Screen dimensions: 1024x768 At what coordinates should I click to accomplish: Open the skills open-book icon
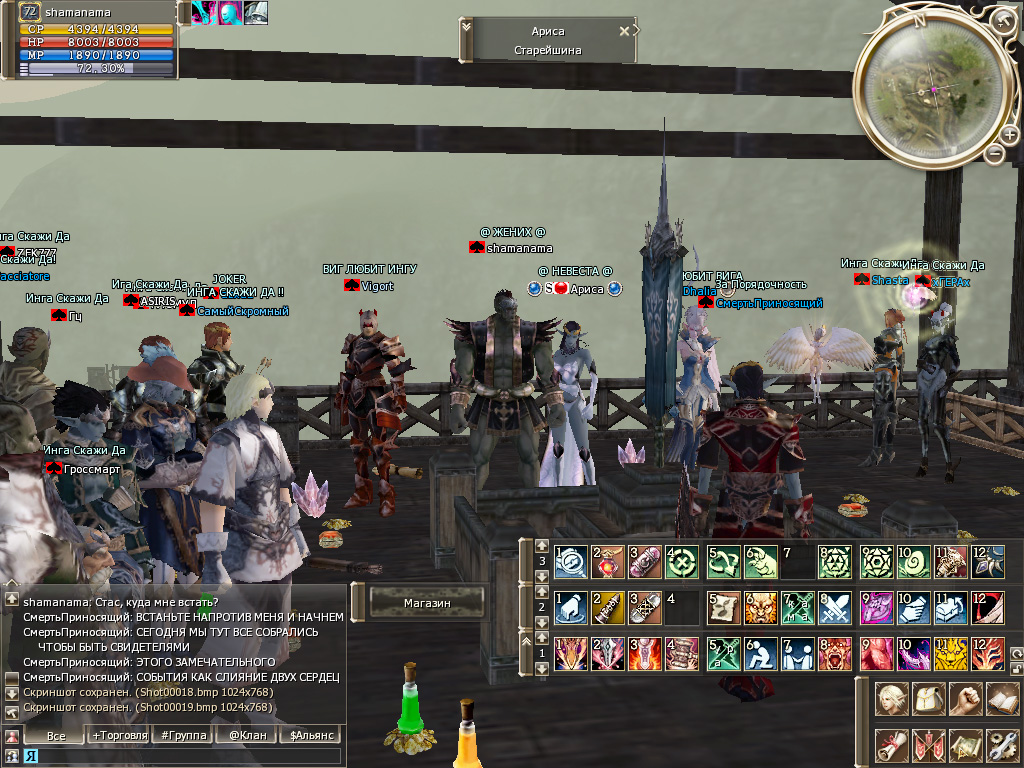[x=1001, y=698]
